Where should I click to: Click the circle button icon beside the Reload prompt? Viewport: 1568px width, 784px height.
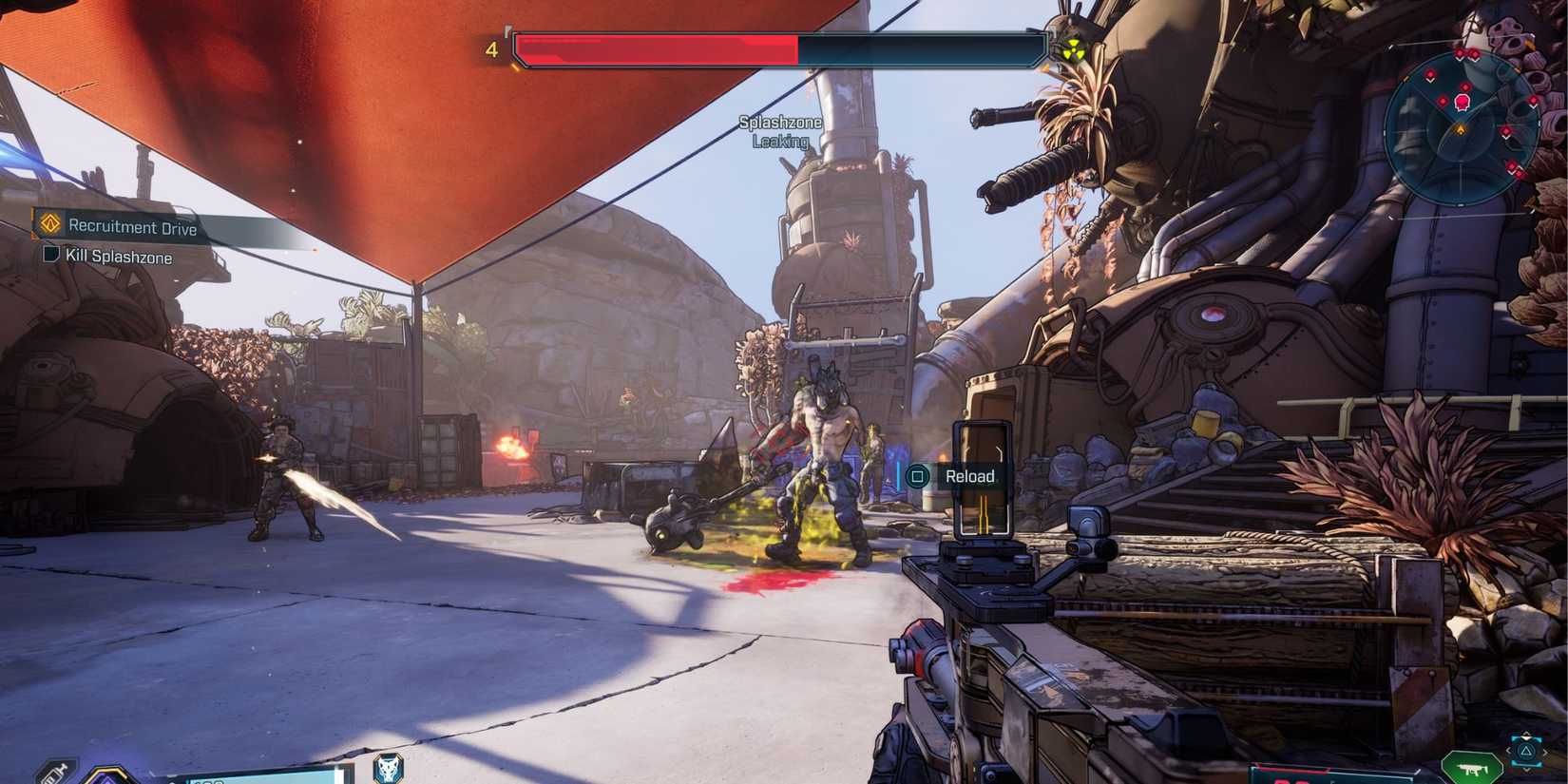pyautogui.click(x=918, y=476)
